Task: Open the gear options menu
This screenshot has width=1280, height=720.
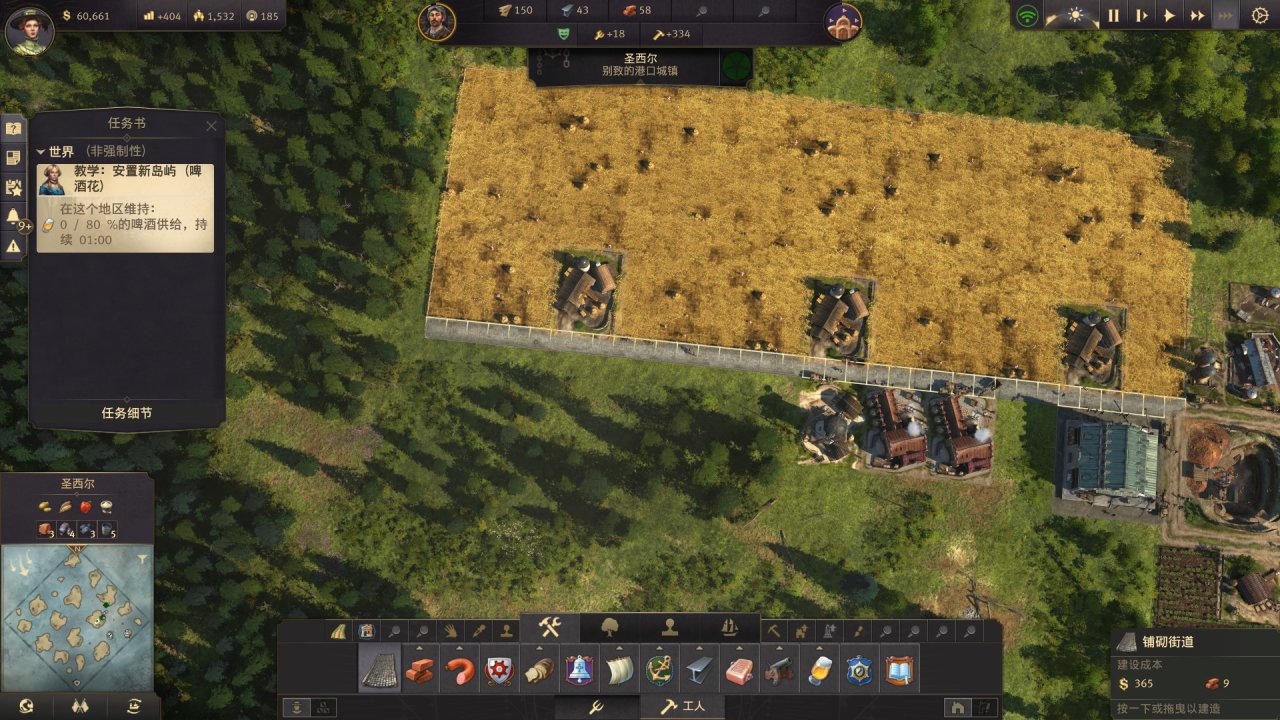Action: (x=1260, y=16)
